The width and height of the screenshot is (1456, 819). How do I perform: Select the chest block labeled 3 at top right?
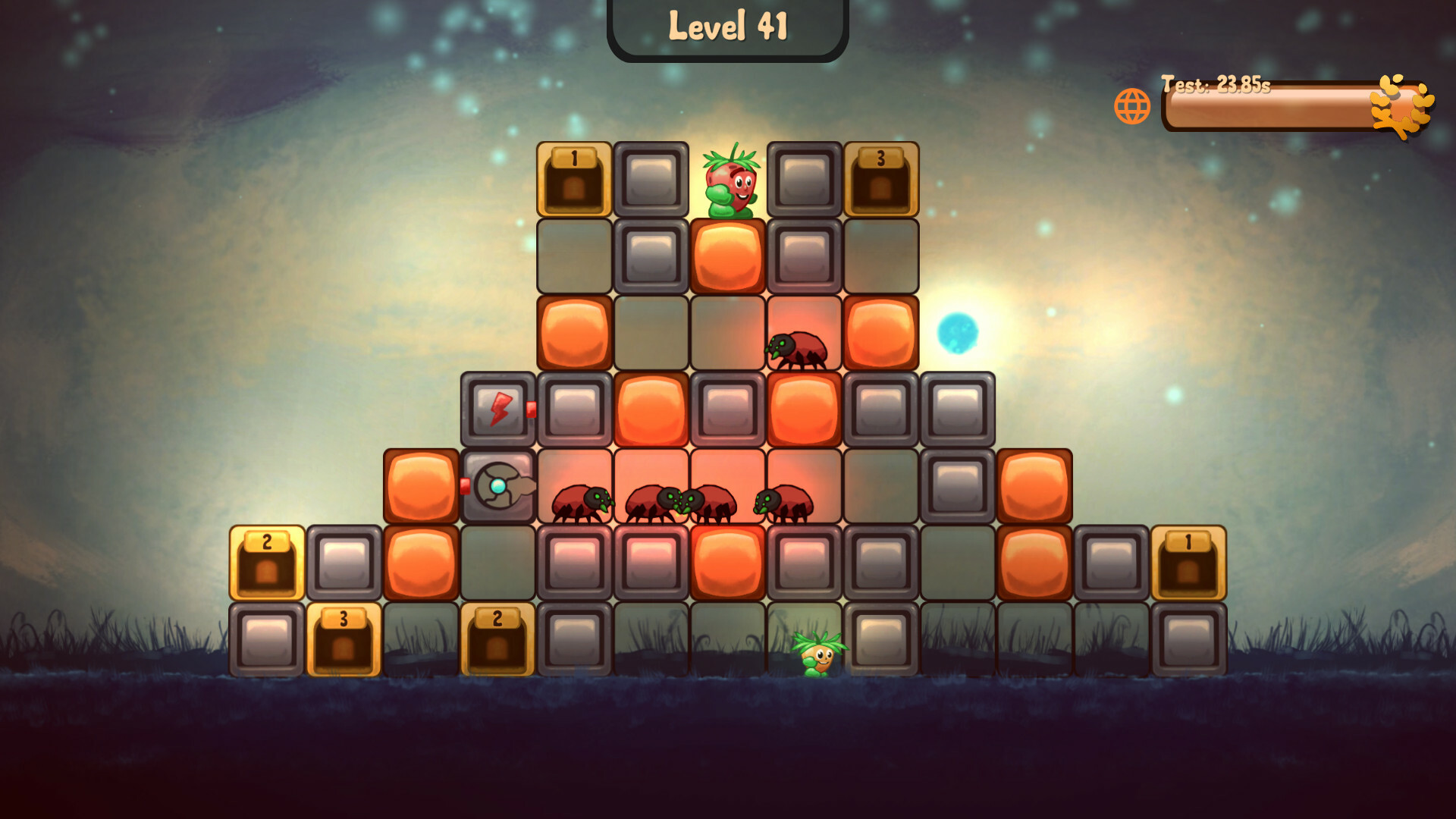tap(881, 178)
